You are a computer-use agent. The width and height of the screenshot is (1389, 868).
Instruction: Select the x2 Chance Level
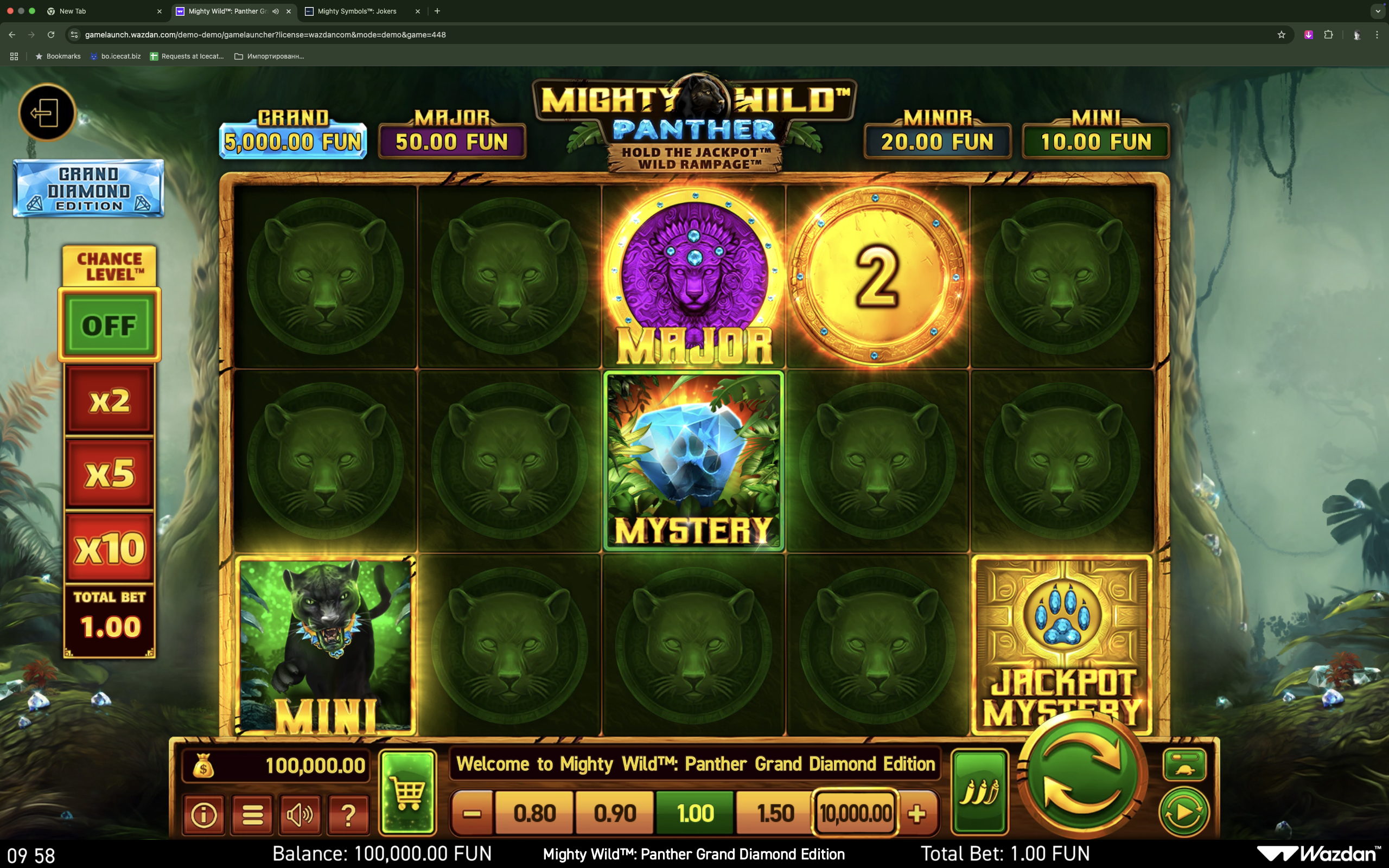[109, 400]
